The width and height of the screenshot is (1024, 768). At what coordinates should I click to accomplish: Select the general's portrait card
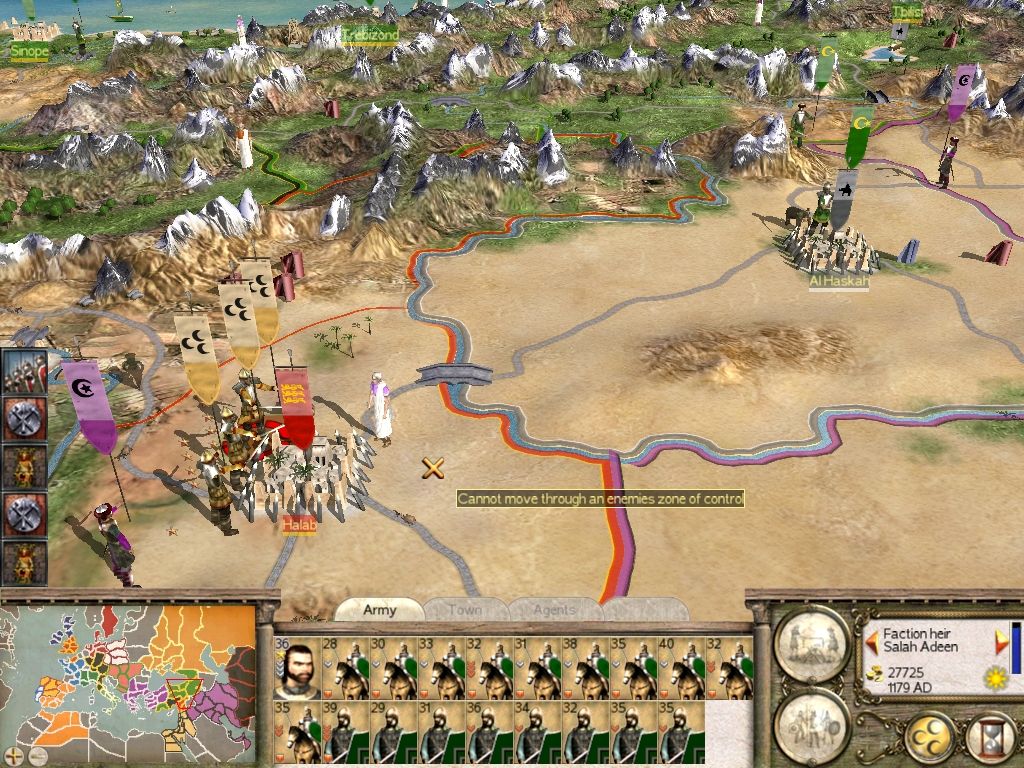tap(296, 667)
